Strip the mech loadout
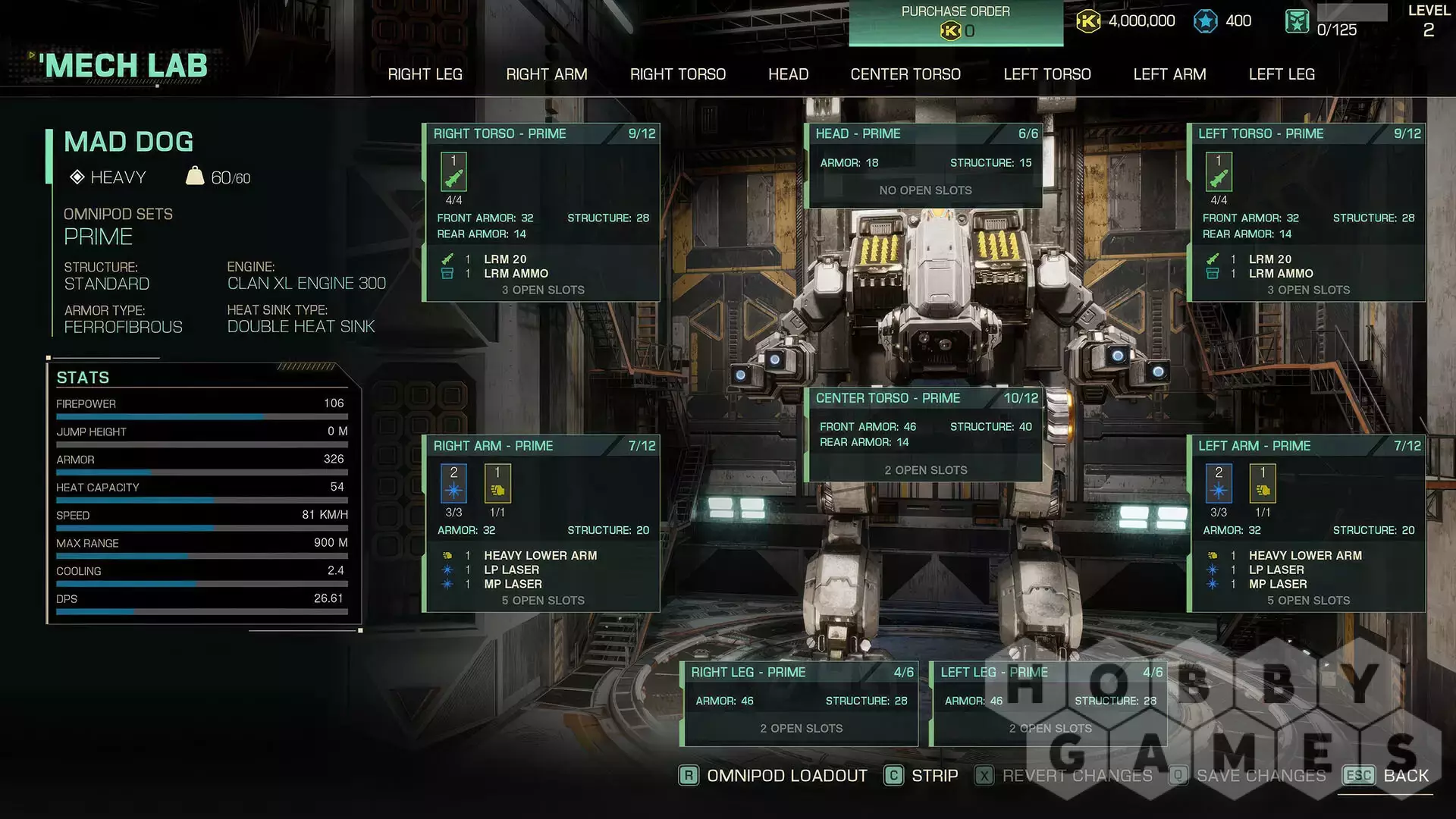This screenshot has height=819, width=1456. [x=921, y=776]
